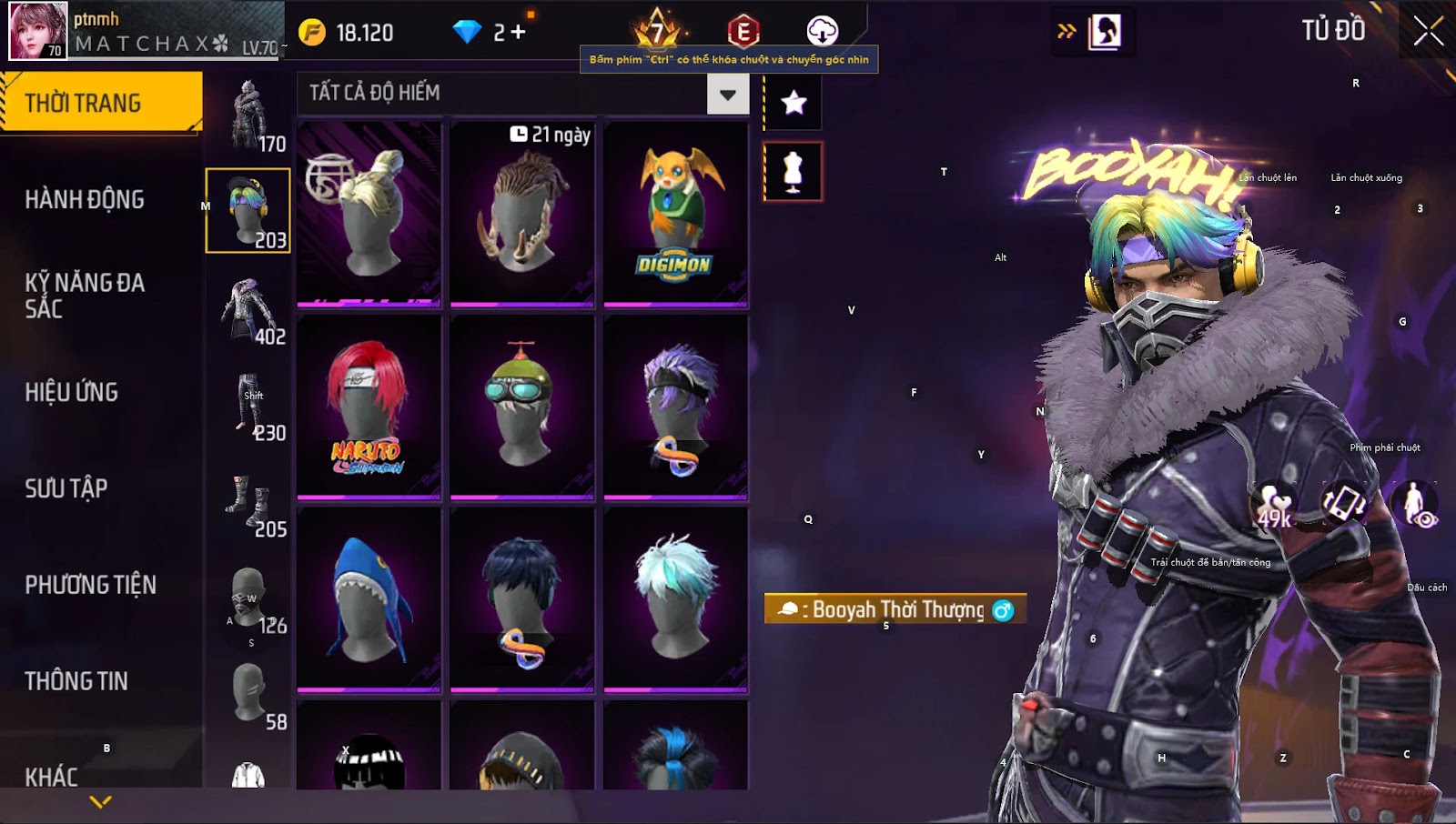
Task: Go to the Sưu Tập section
Action: coord(66,488)
